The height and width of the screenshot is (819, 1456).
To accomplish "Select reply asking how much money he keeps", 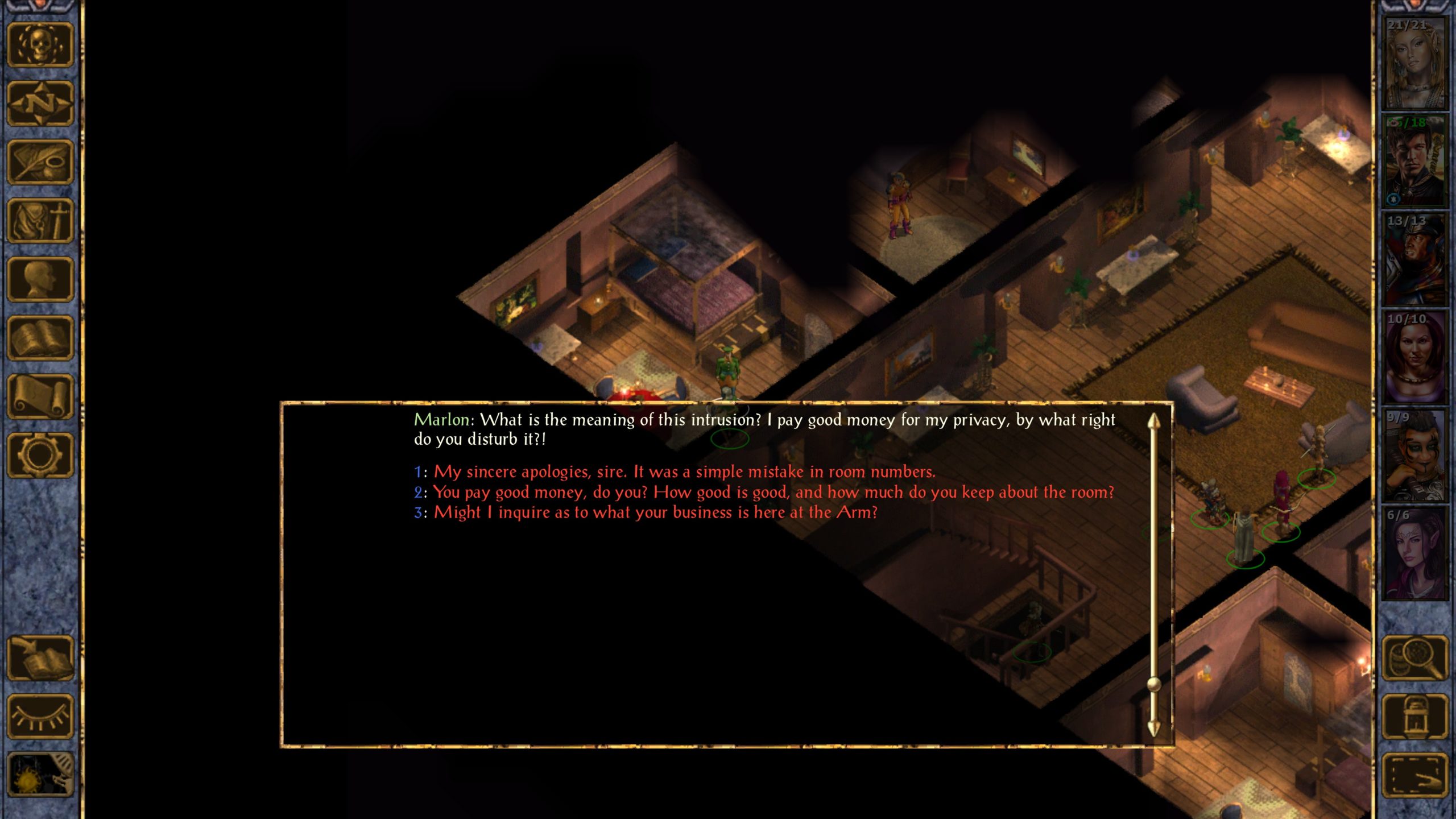I will pos(773,493).
